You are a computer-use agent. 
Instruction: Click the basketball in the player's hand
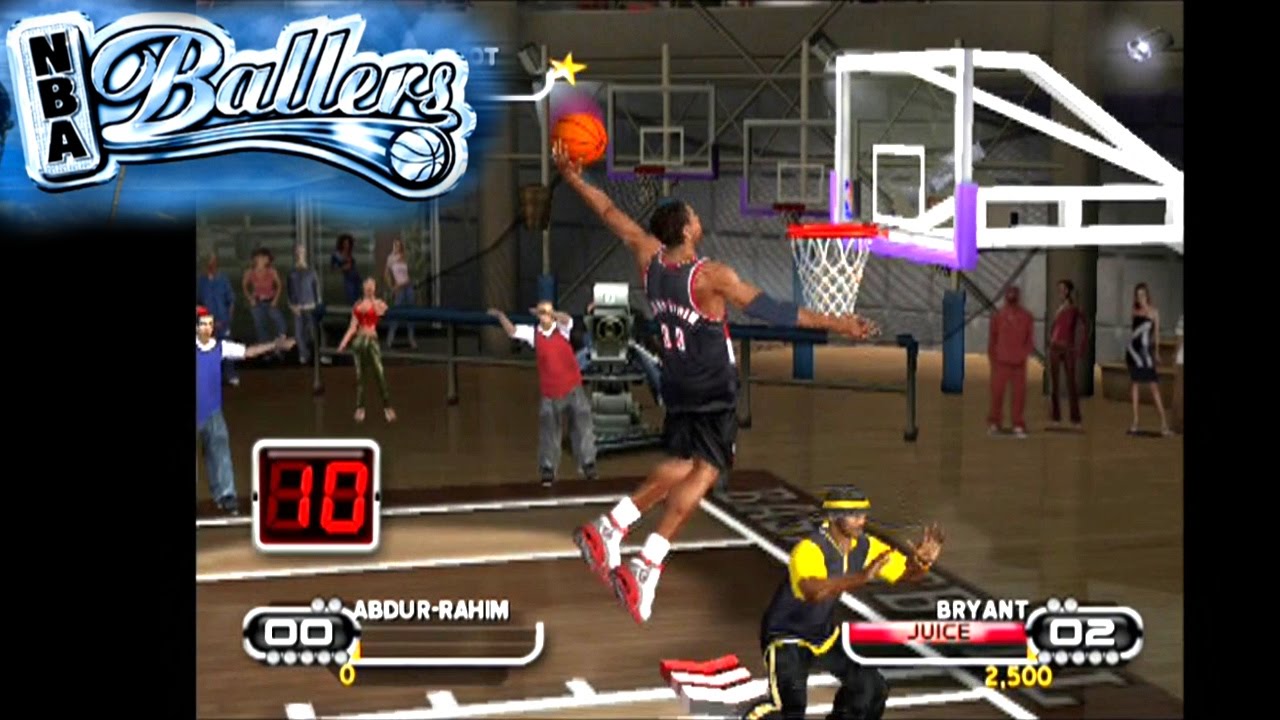pyautogui.click(x=582, y=138)
